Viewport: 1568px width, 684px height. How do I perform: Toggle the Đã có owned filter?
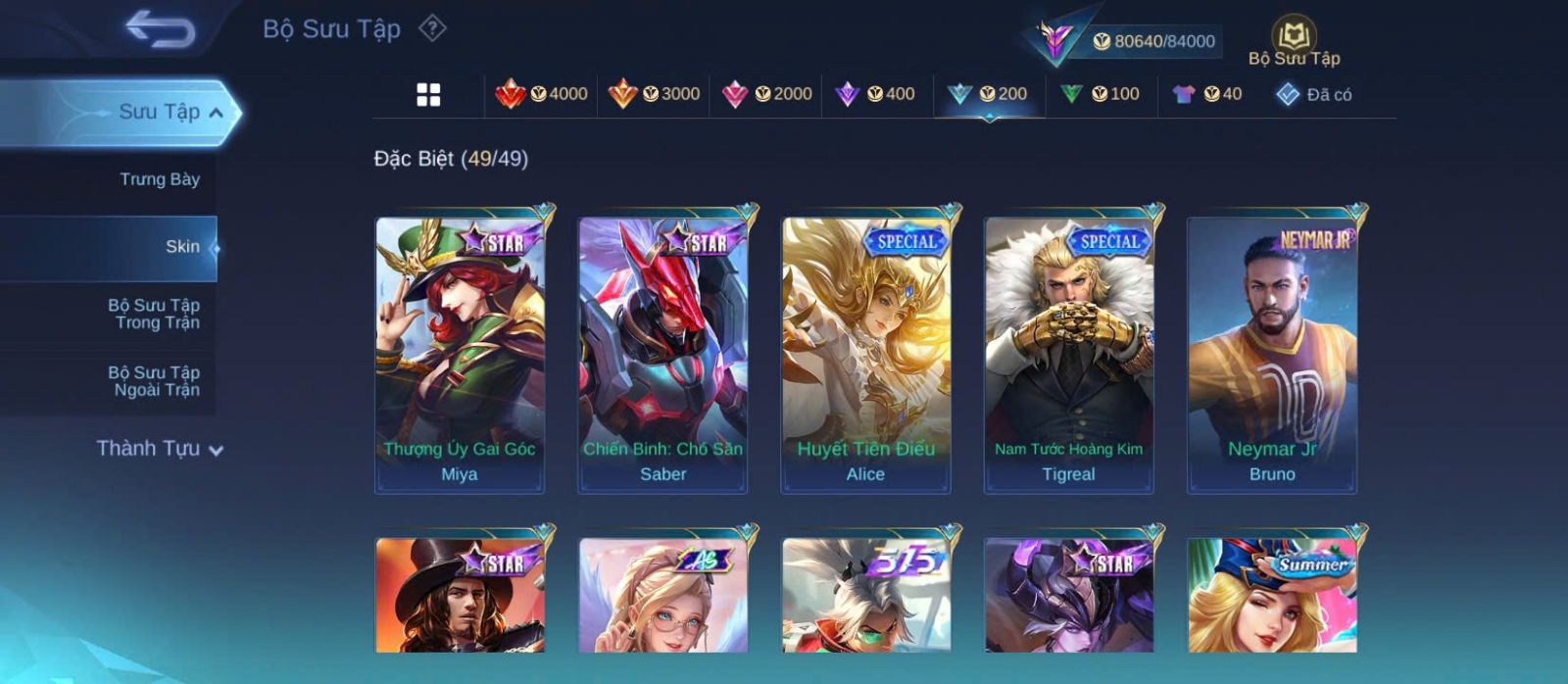(x=1314, y=95)
